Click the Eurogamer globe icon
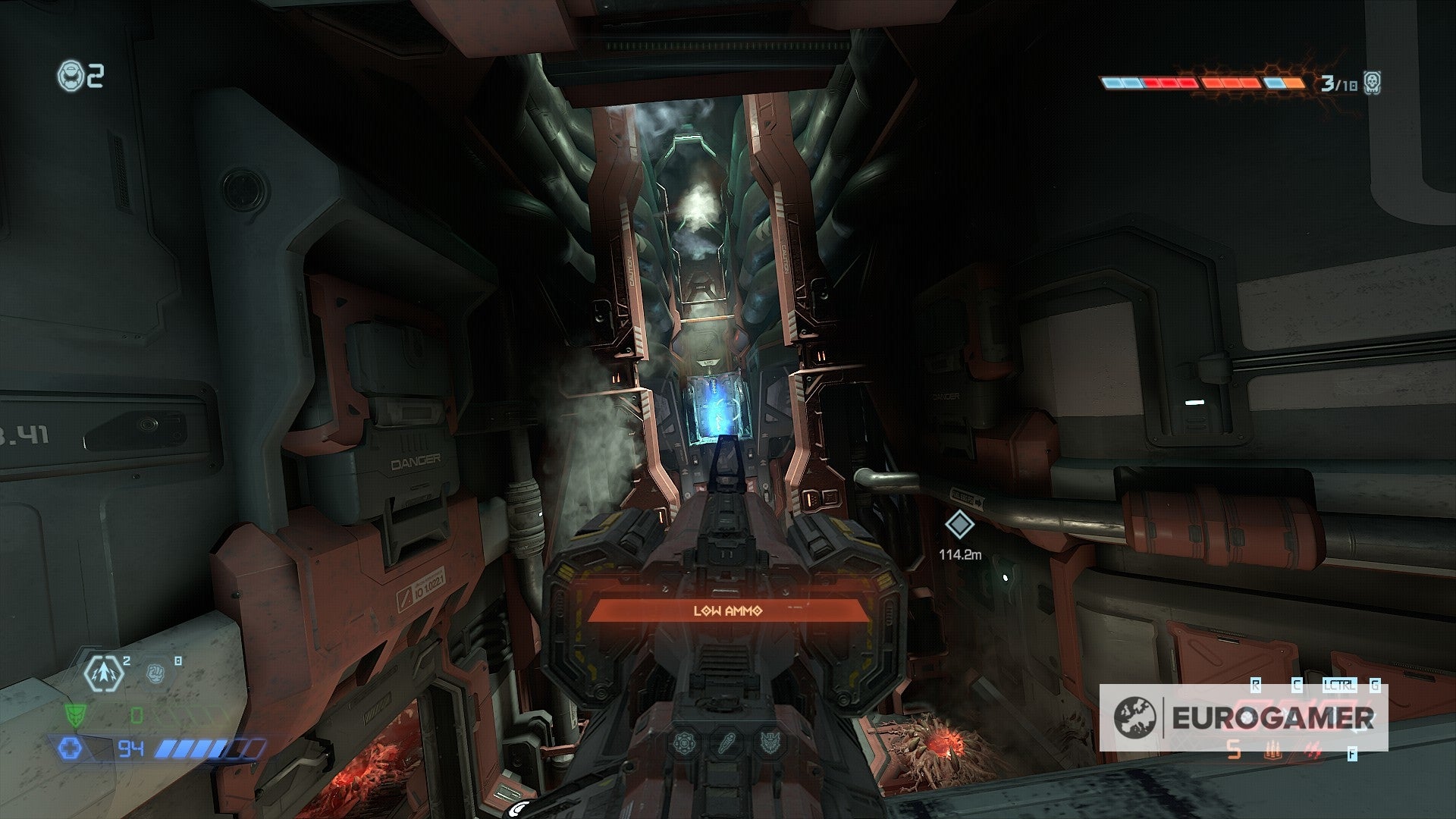Screen dimensions: 1456x819 tap(1134, 717)
